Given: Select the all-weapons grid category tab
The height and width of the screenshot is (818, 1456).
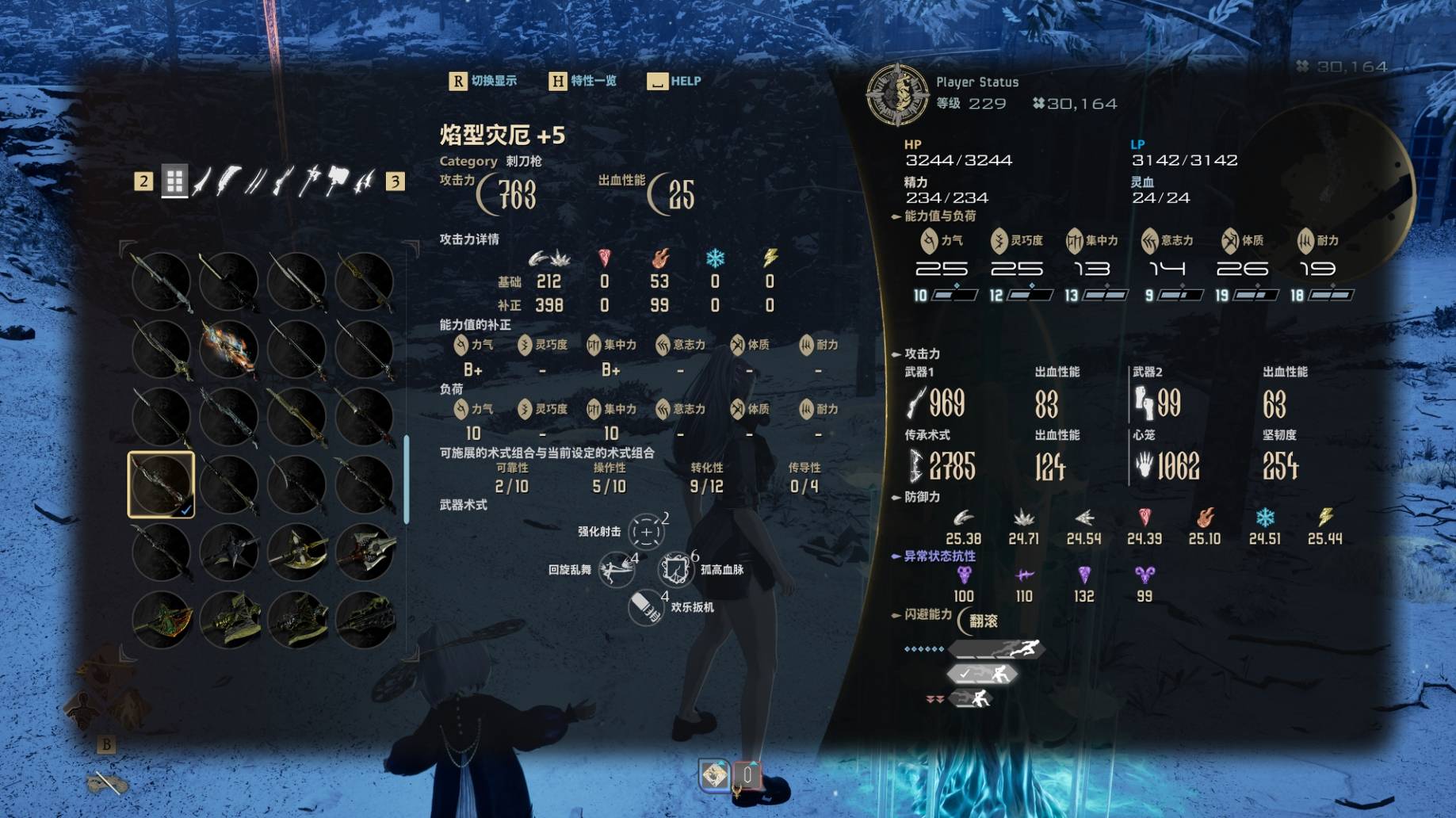Looking at the screenshot, I should pos(174,181).
